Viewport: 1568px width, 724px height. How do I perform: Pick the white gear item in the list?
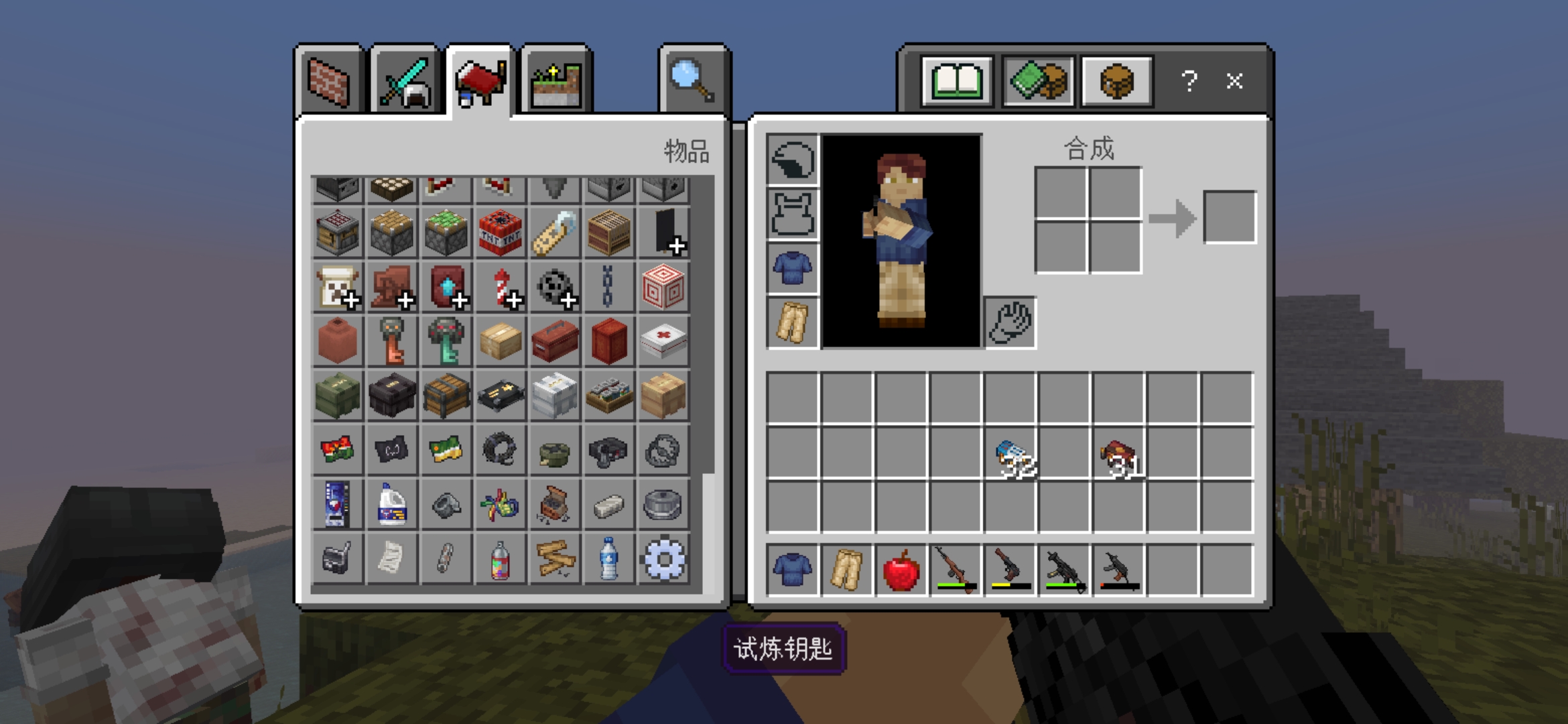click(663, 558)
